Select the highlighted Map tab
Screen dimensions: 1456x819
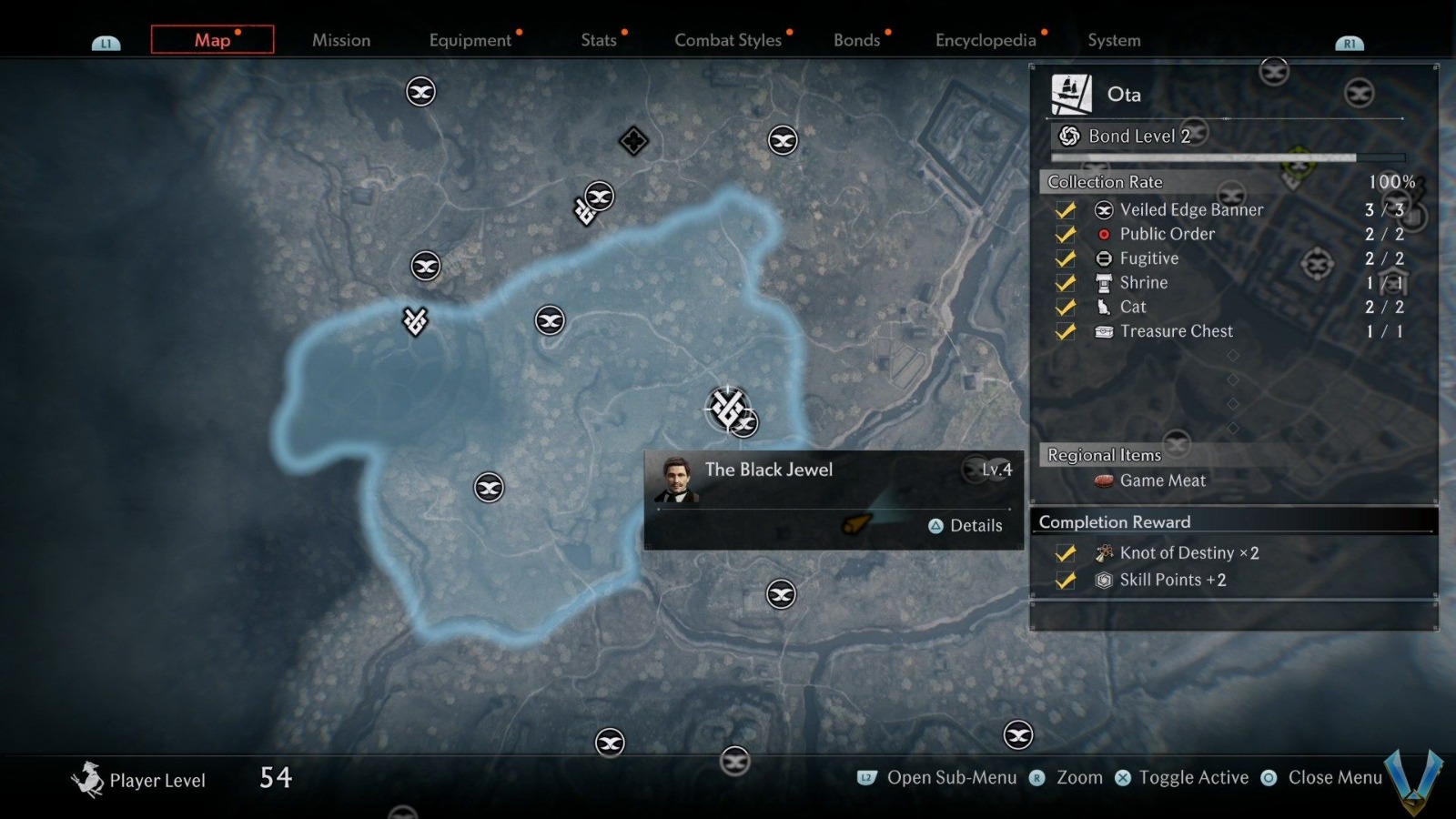[212, 40]
